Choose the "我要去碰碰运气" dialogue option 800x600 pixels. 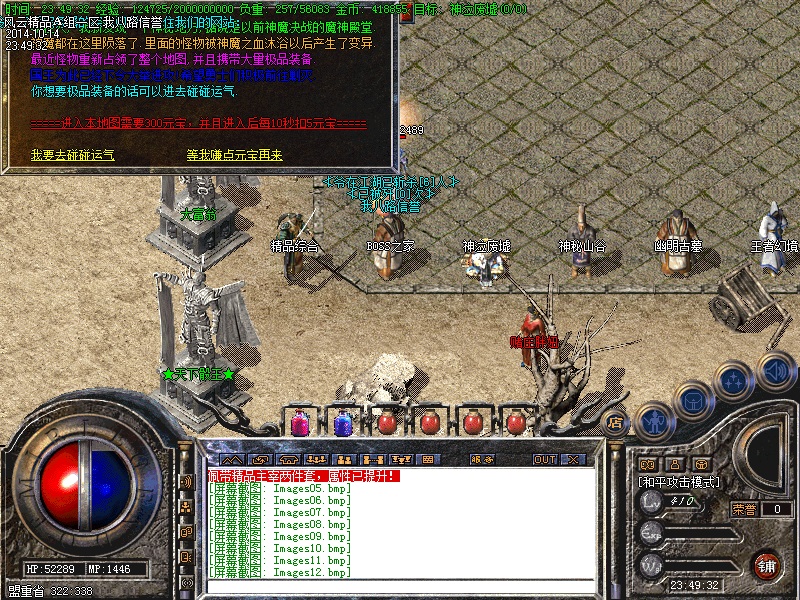coord(72,155)
